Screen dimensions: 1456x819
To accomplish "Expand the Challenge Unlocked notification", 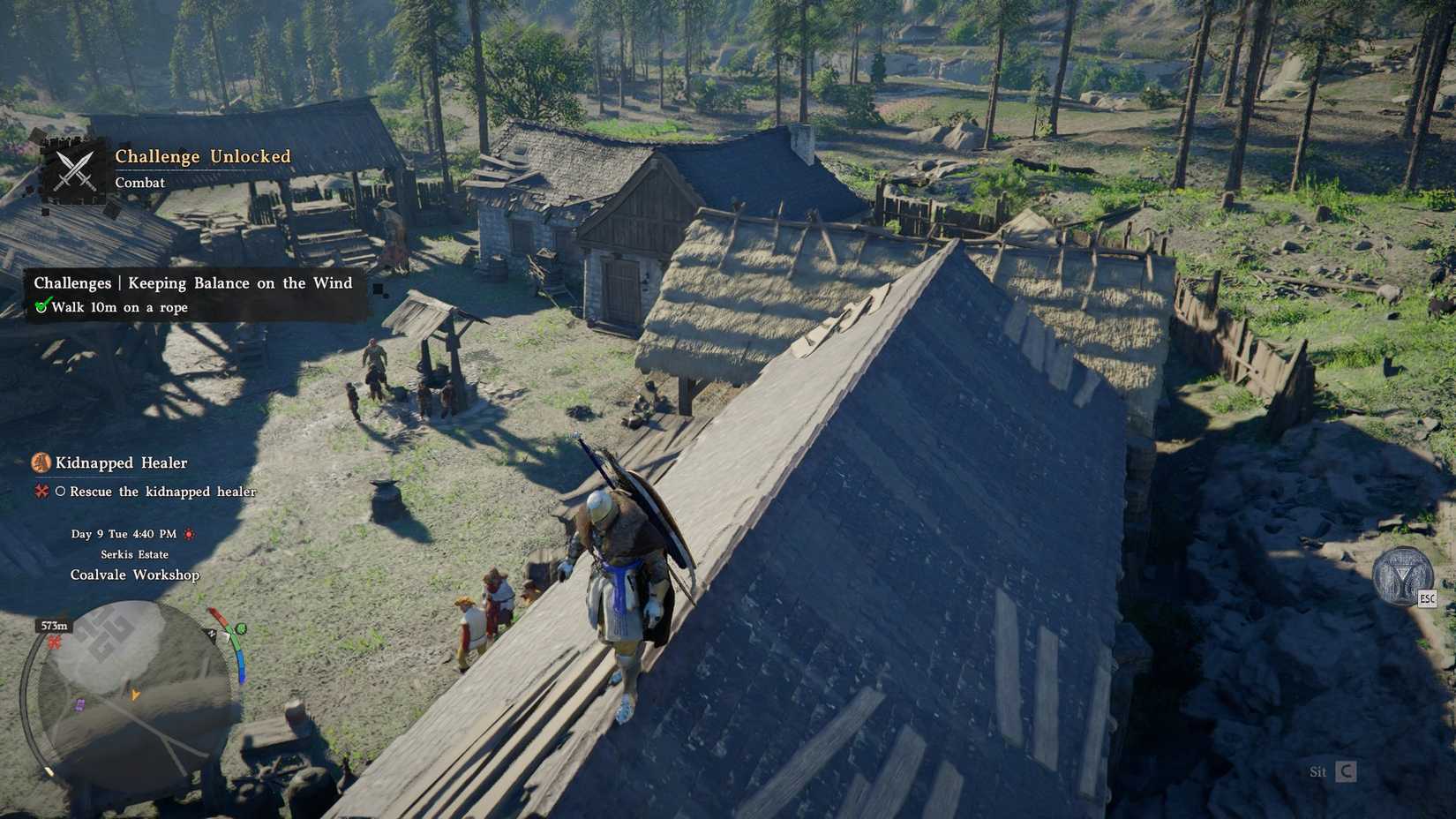I will click(x=201, y=155).
